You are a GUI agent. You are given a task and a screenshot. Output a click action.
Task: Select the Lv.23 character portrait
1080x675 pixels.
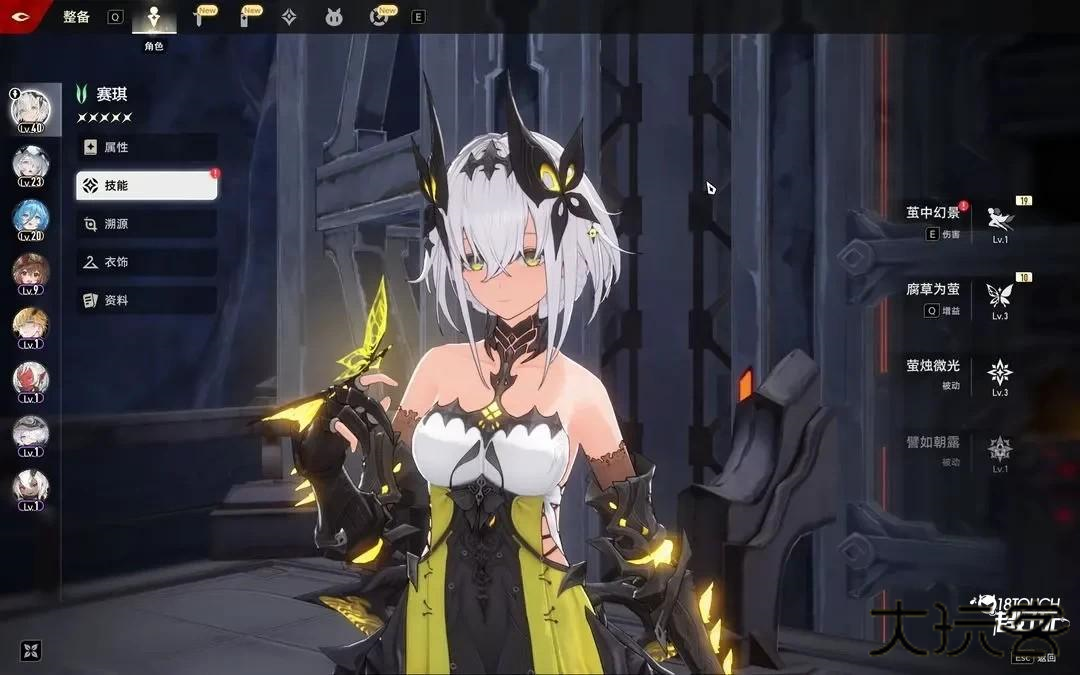coord(30,164)
